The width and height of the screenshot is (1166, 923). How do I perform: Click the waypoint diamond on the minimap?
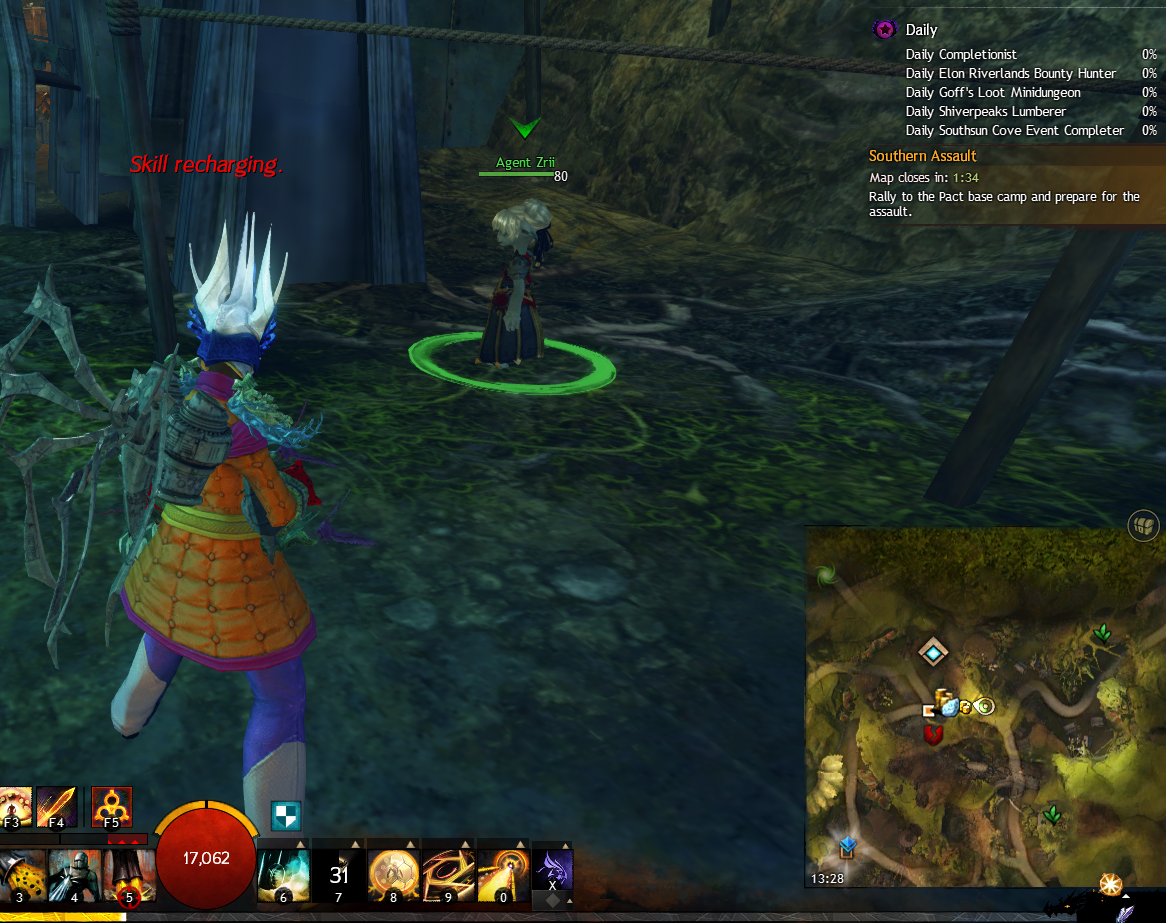933,653
